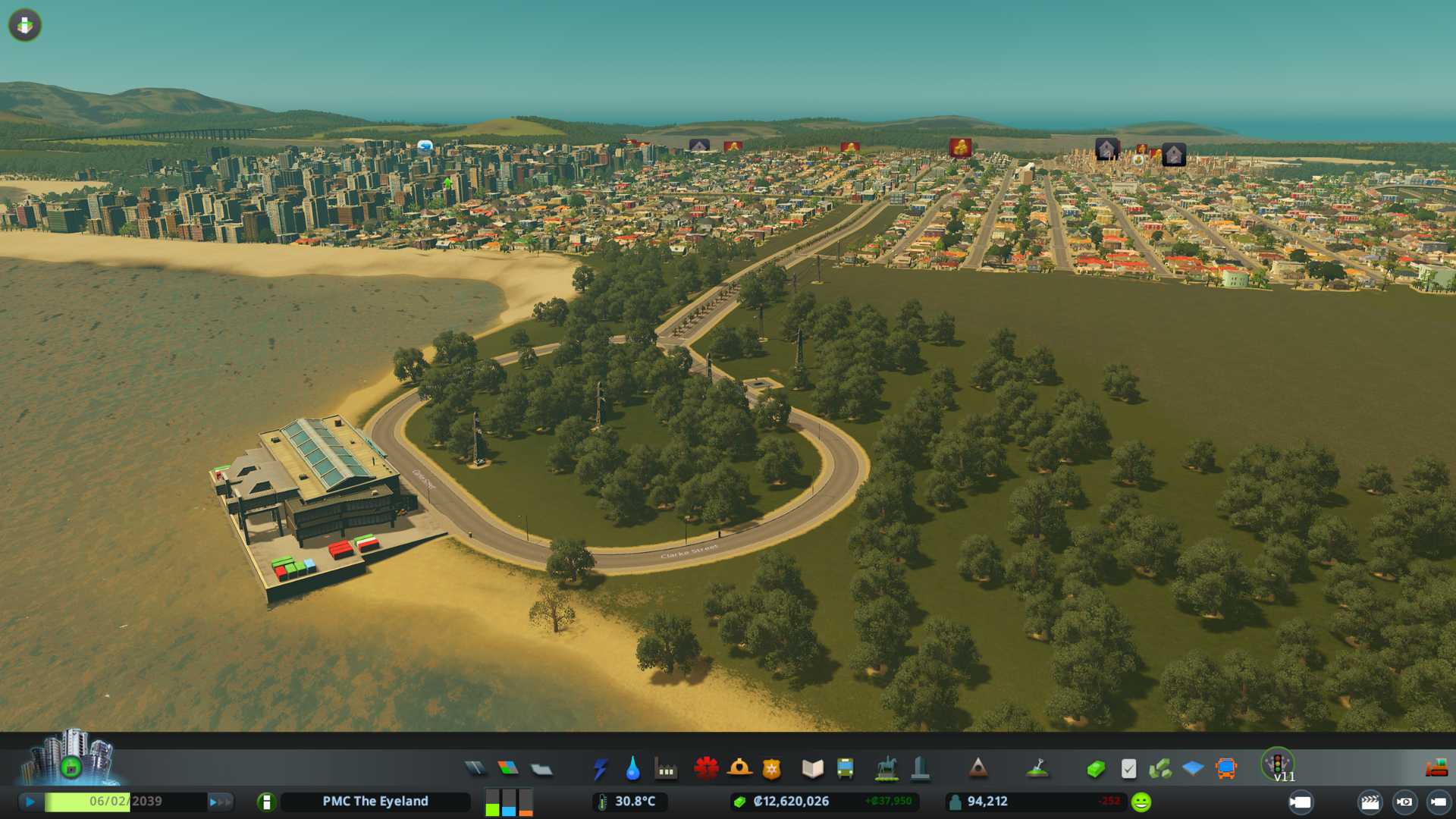
Task: Open the Garbage and Industry factory menu
Action: pyautogui.click(x=666, y=769)
